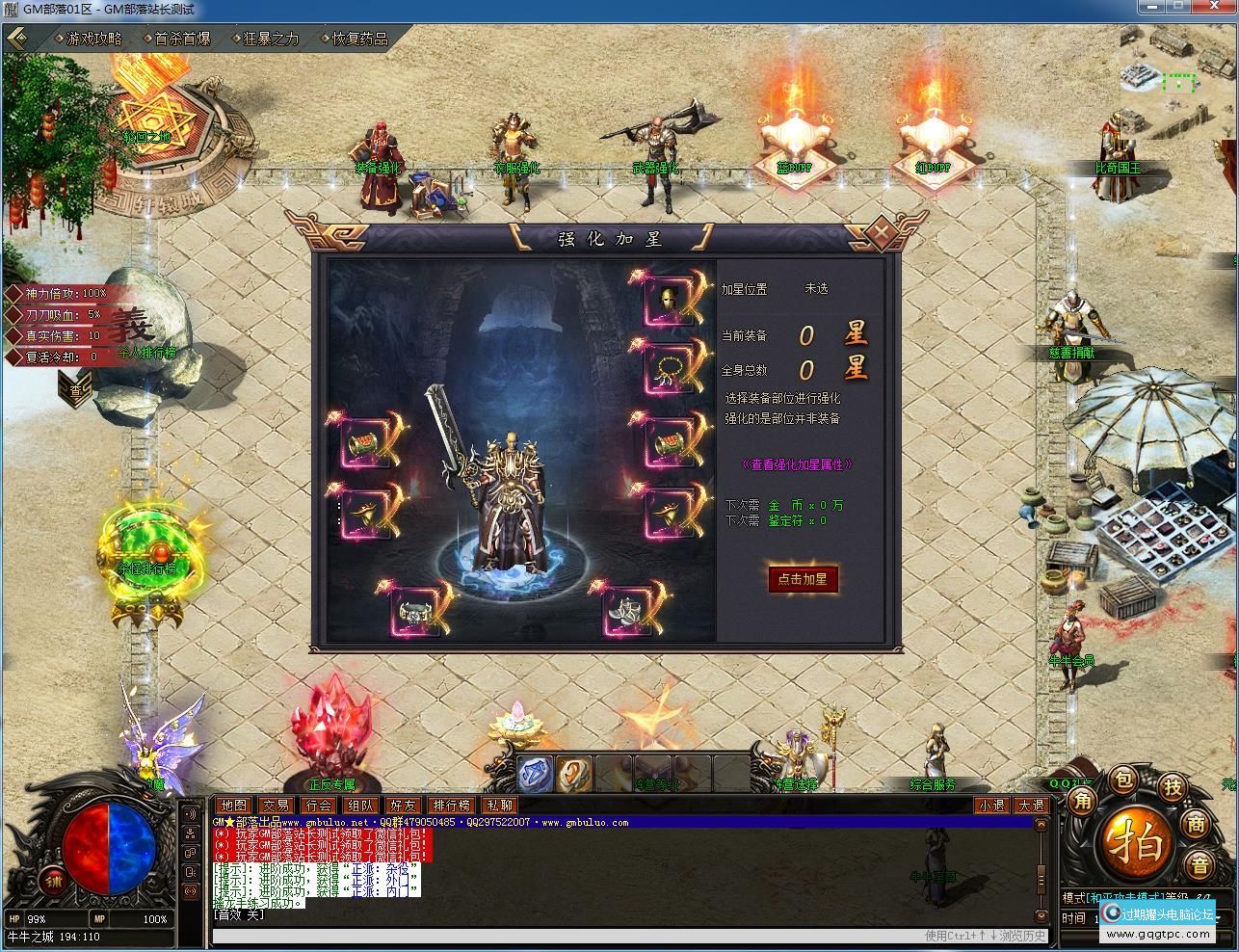The image size is (1239, 952).
Task: Close the 强化加星 enhancement panel
Action: pos(879,232)
